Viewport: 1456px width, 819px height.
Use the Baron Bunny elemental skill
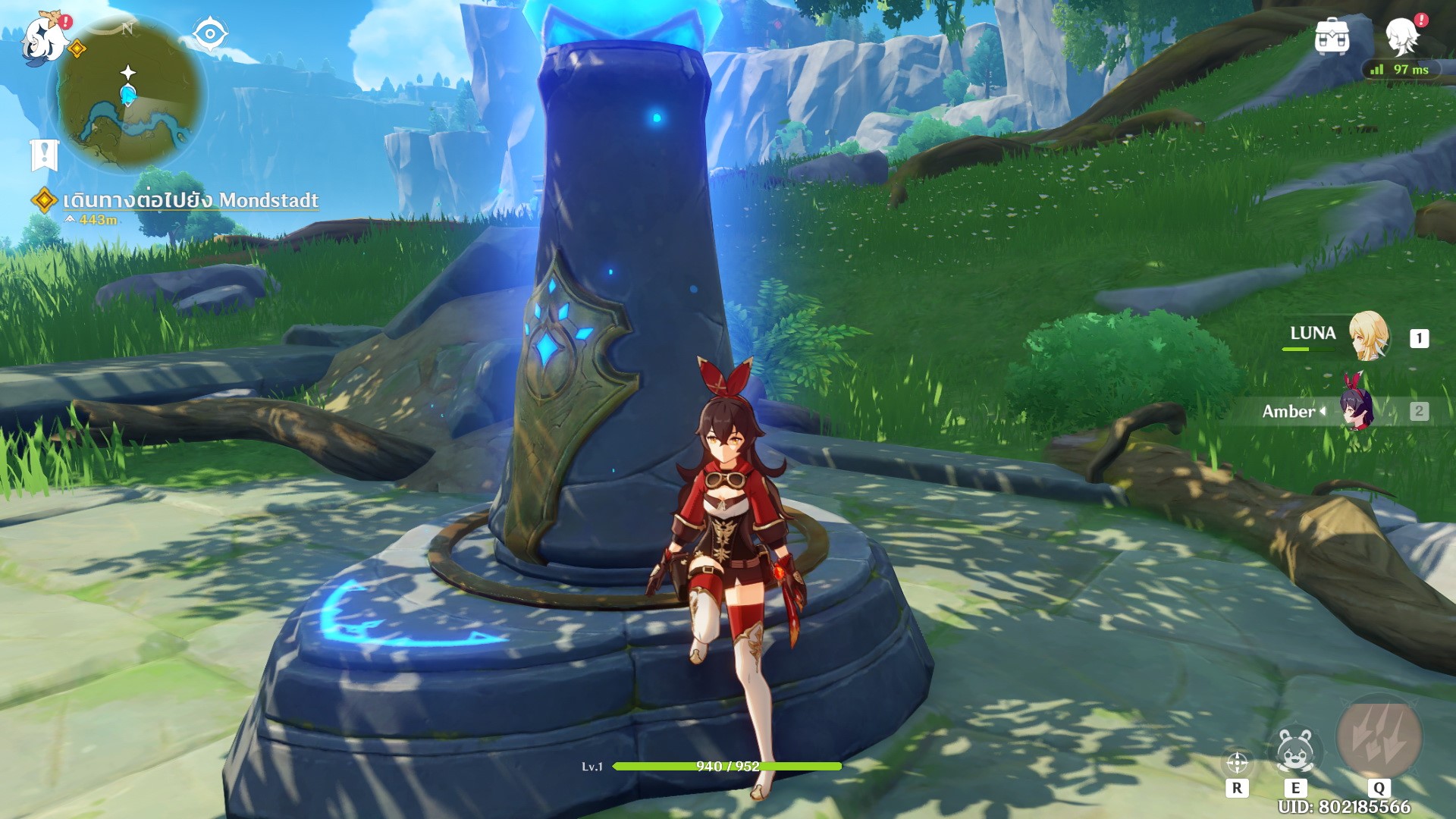[x=1294, y=751]
